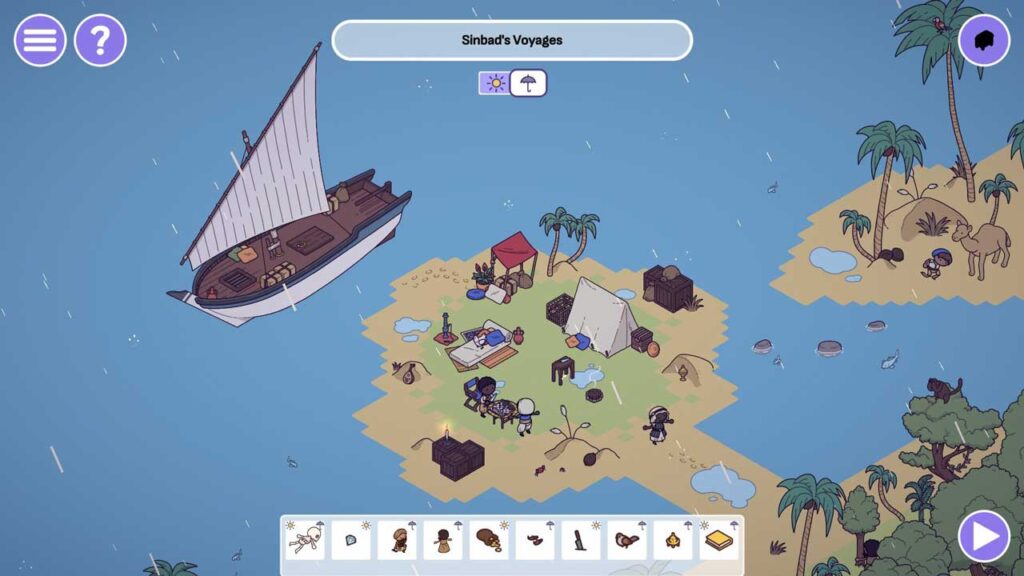The width and height of the screenshot is (1024, 576).
Task: Select the skeleton item in the bar
Action: pyautogui.click(x=305, y=540)
